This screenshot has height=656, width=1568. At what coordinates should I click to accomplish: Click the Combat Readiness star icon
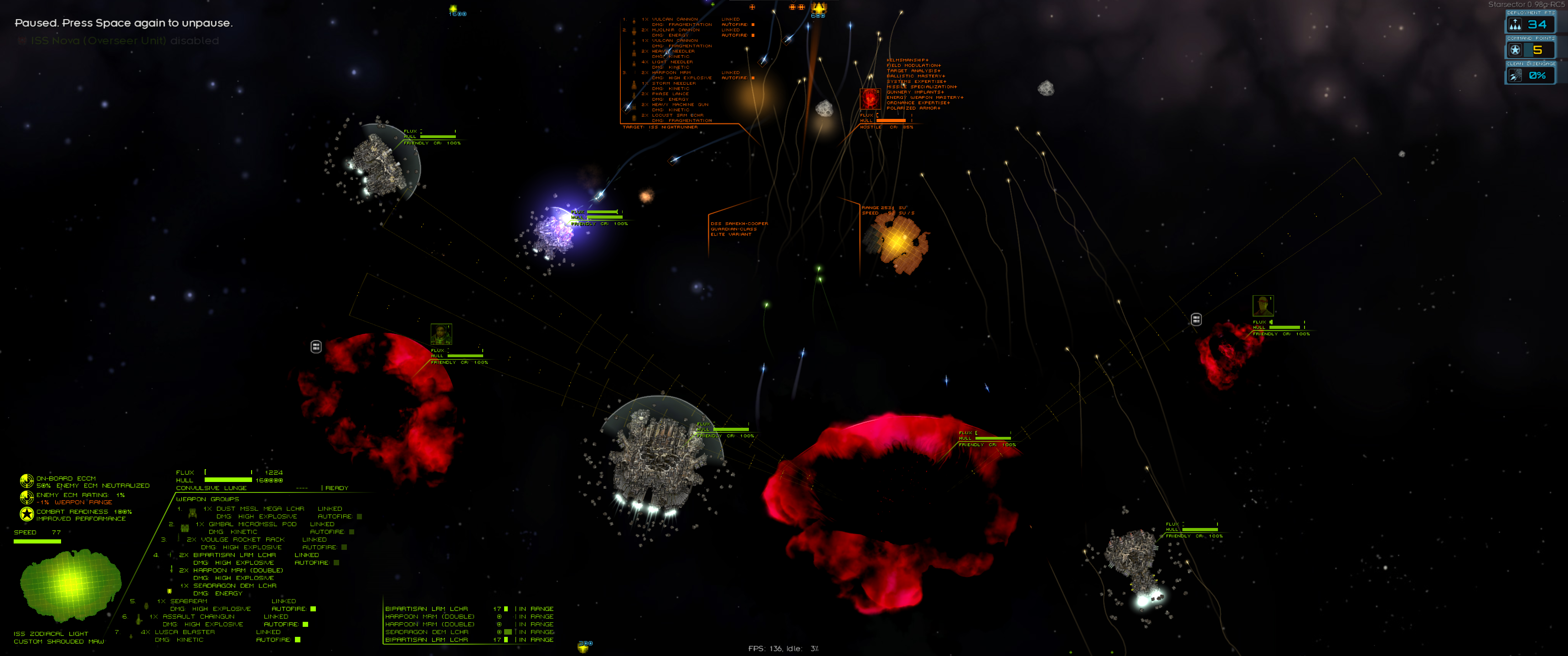(26, 514)
